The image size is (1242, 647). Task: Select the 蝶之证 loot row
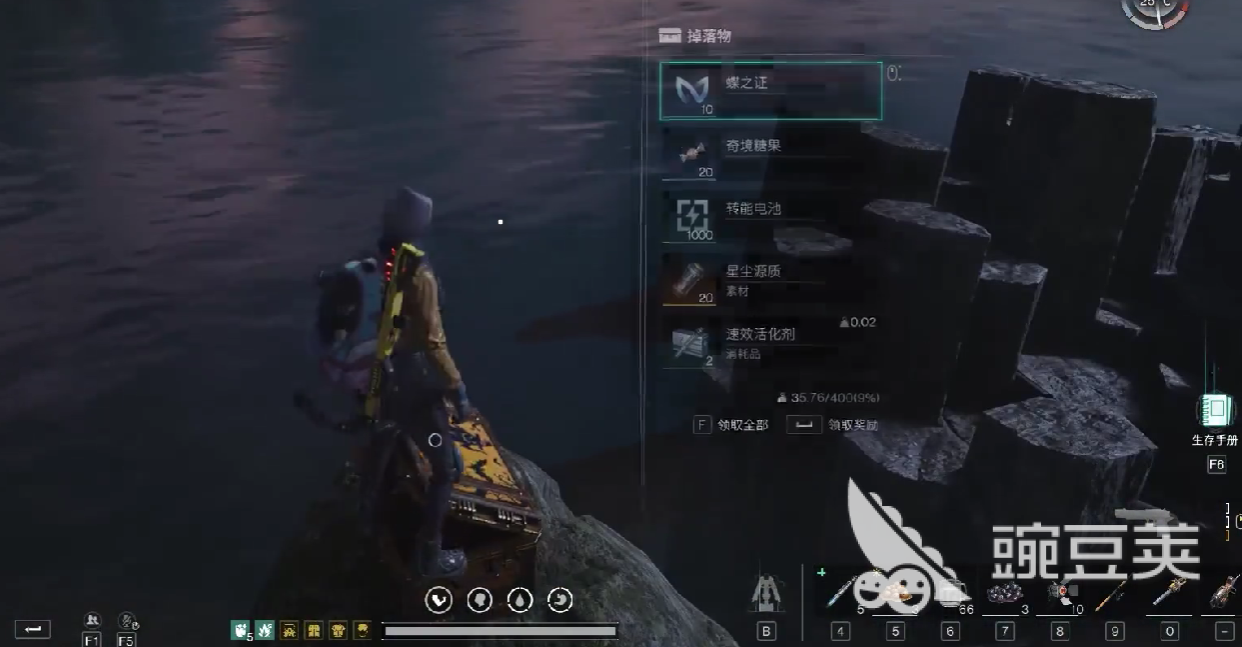tap(770, 91)
